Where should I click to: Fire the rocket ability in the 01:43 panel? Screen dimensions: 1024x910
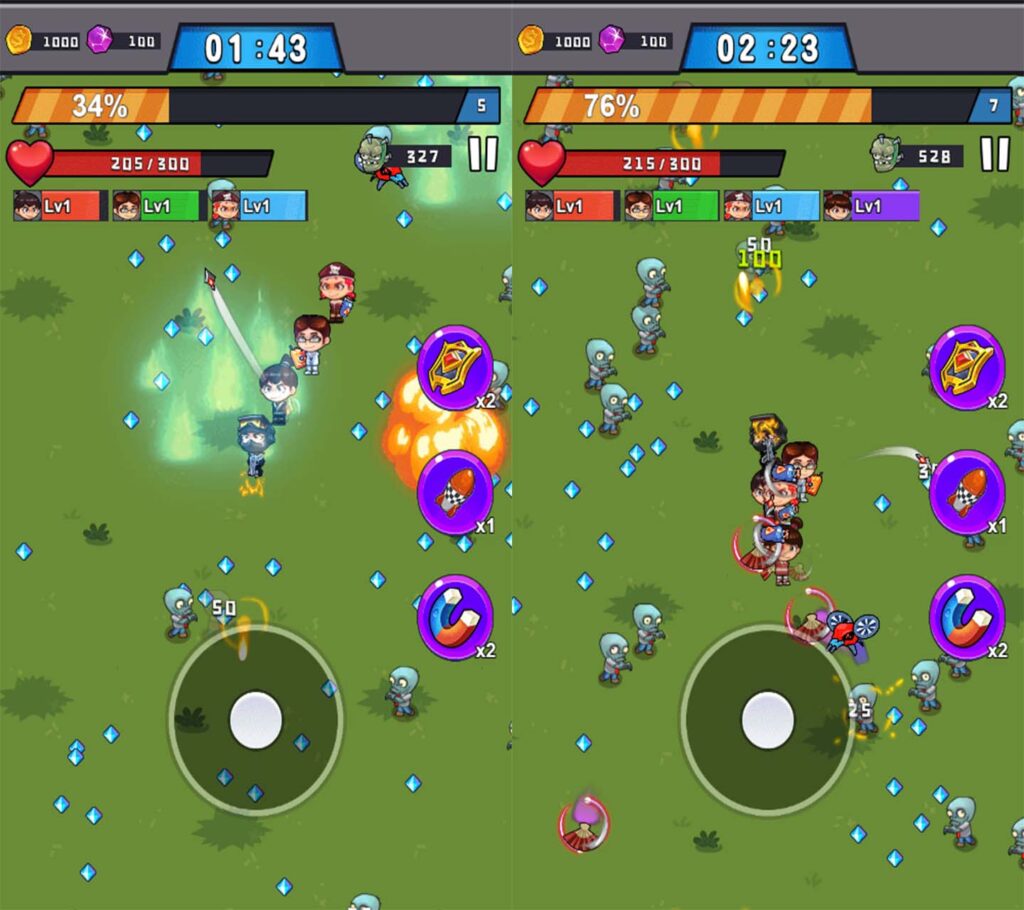[x=455, y=492]
